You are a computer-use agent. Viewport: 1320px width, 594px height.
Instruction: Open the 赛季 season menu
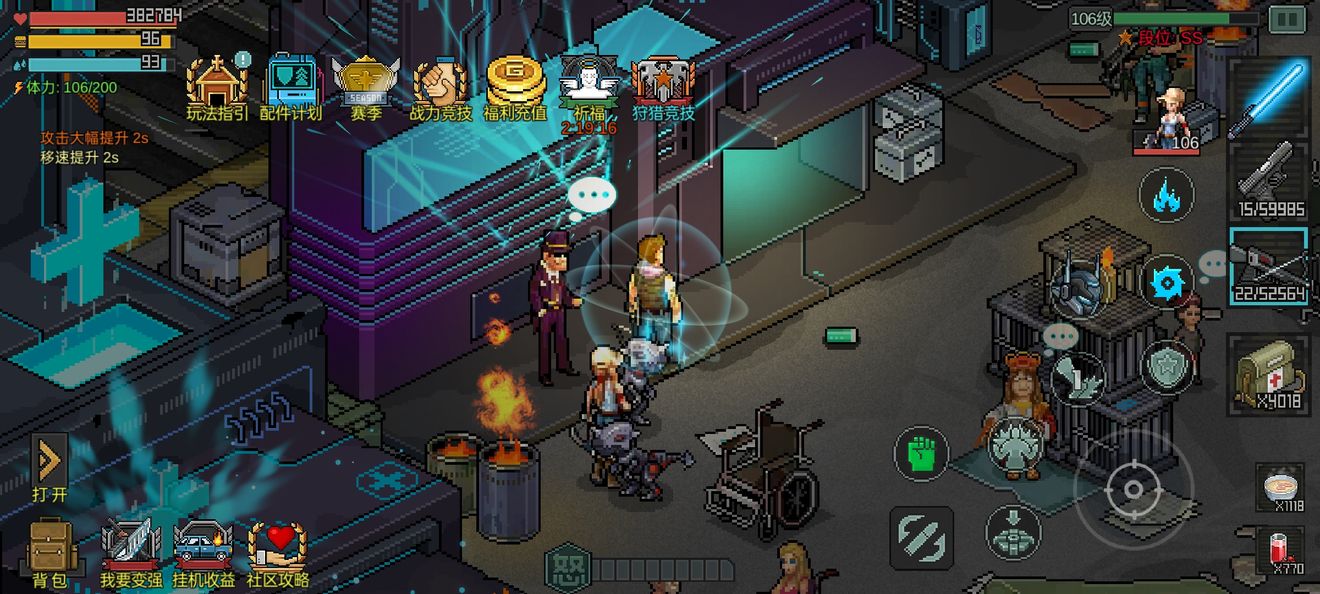pos(365,84)
